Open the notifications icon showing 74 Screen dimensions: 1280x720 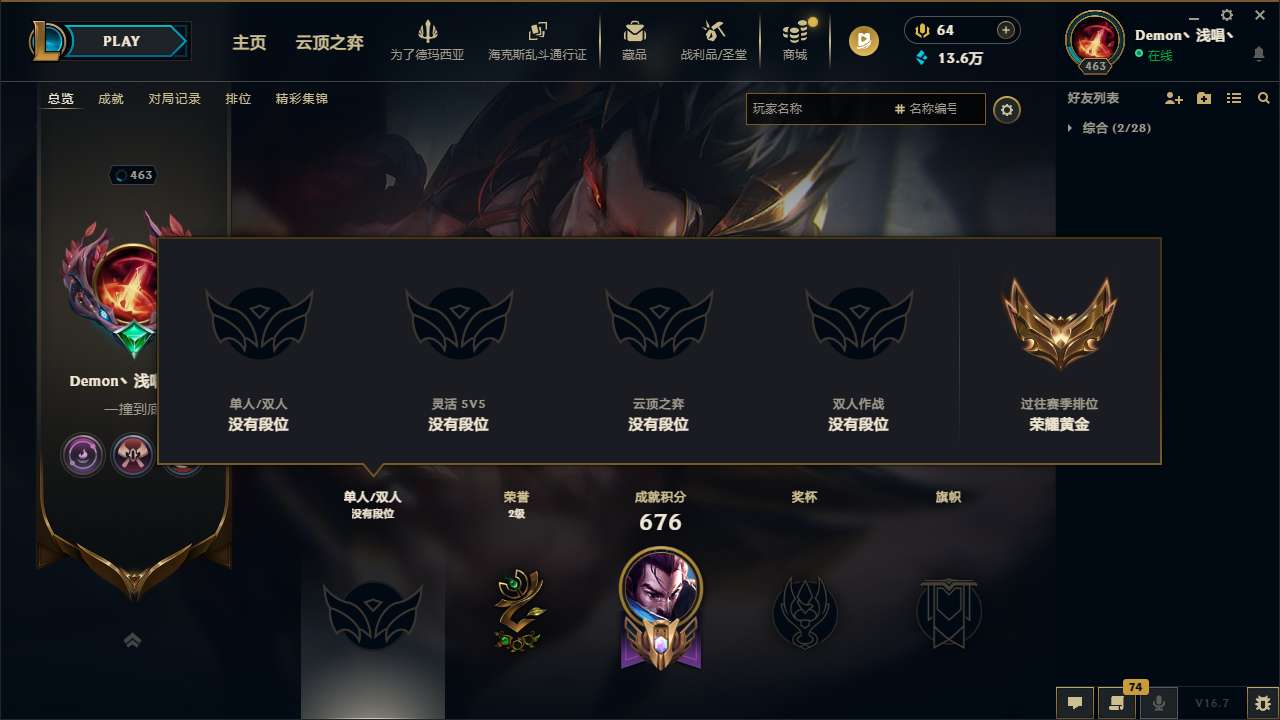(1117, 703)
